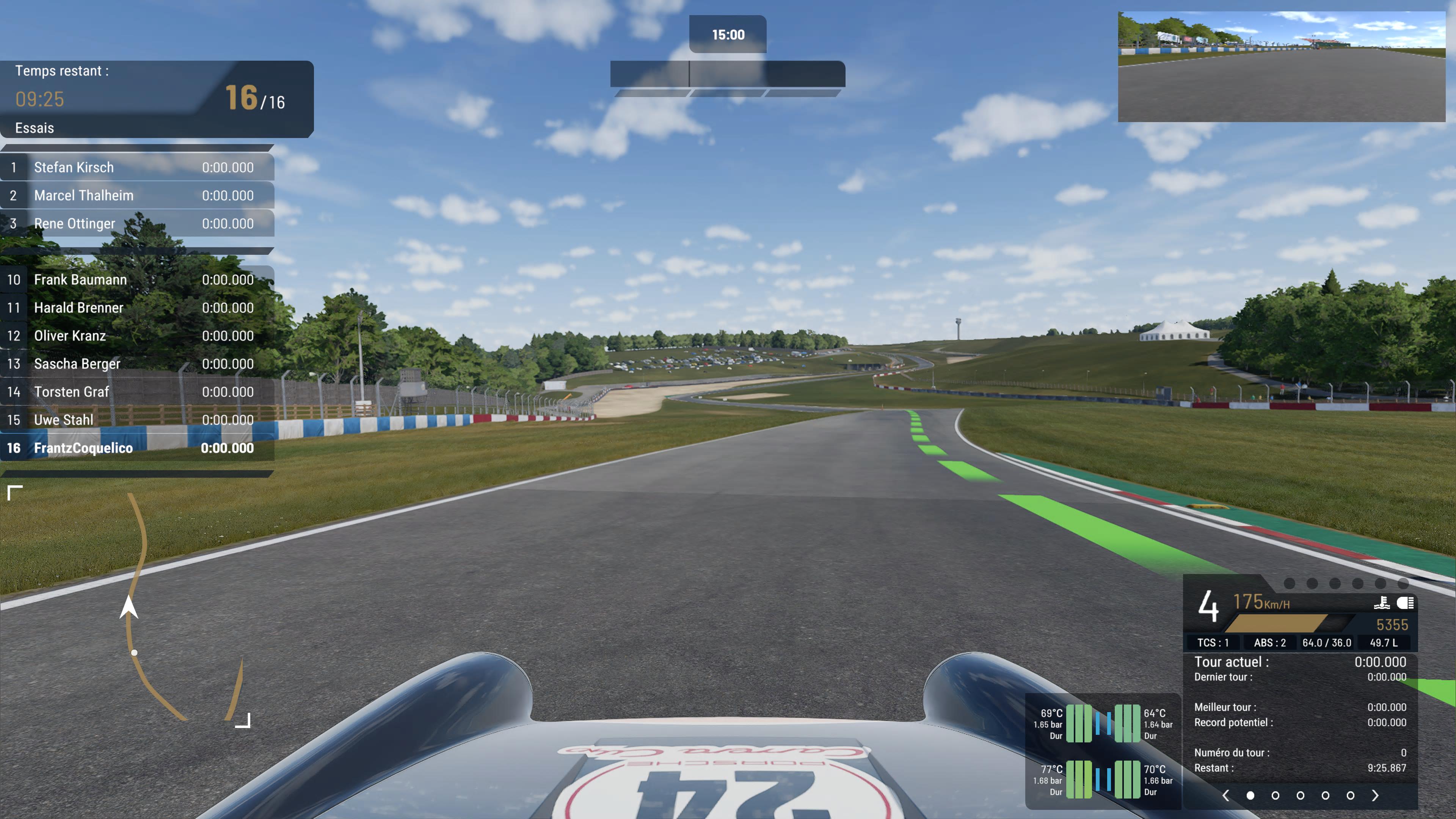Select the highlighted FrantzCoquelico row
1456x819 pixels.
(137, 448)
